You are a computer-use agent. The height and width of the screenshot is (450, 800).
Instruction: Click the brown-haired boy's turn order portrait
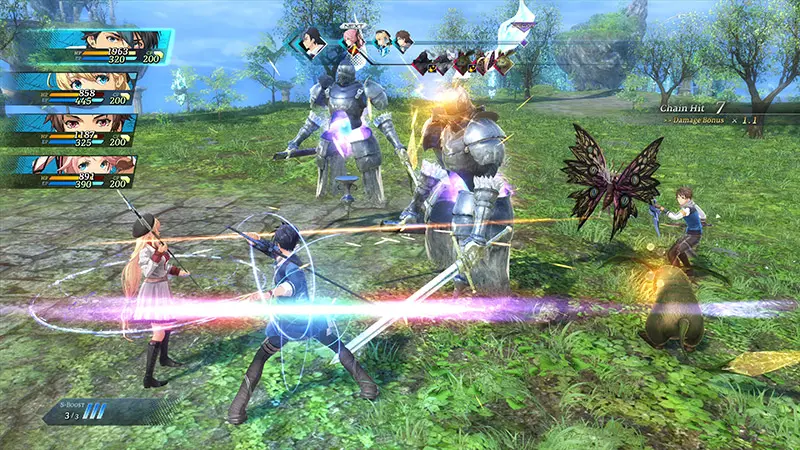tap(403, 41)
